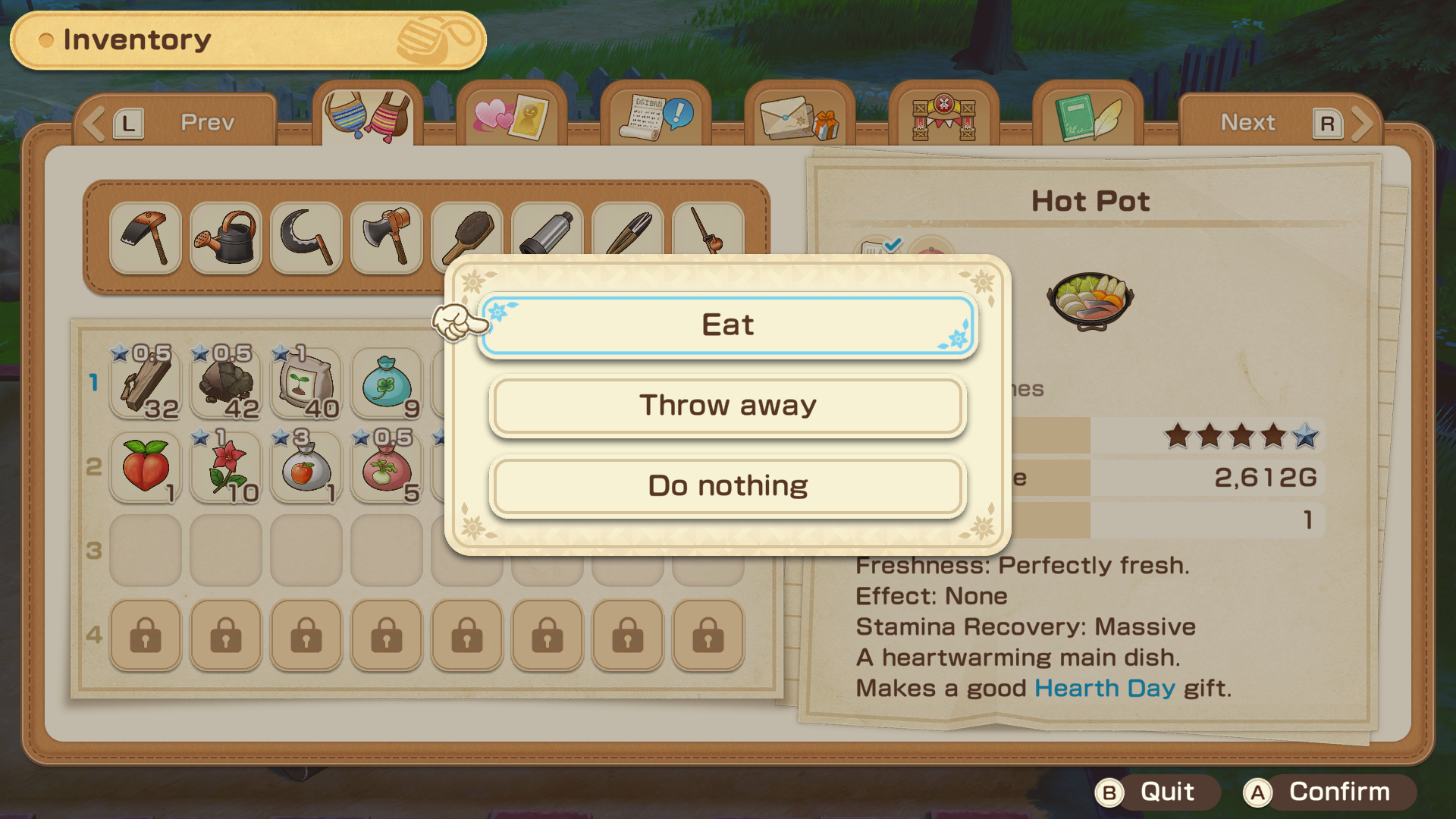Switch to the green book and quill tab
The image size is (1456, 819).
[x=1087, y=116]
